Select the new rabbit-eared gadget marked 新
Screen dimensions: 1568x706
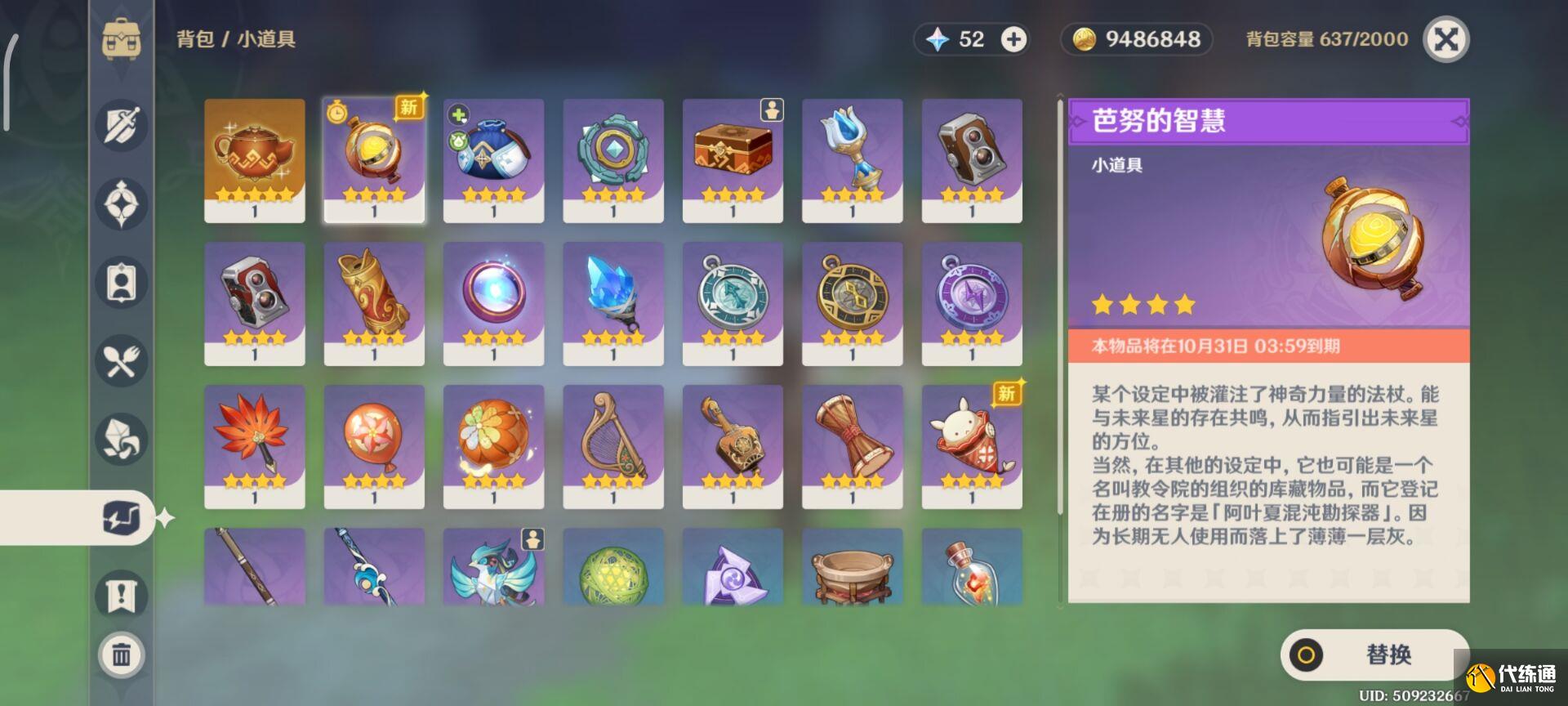coord(972,445)
